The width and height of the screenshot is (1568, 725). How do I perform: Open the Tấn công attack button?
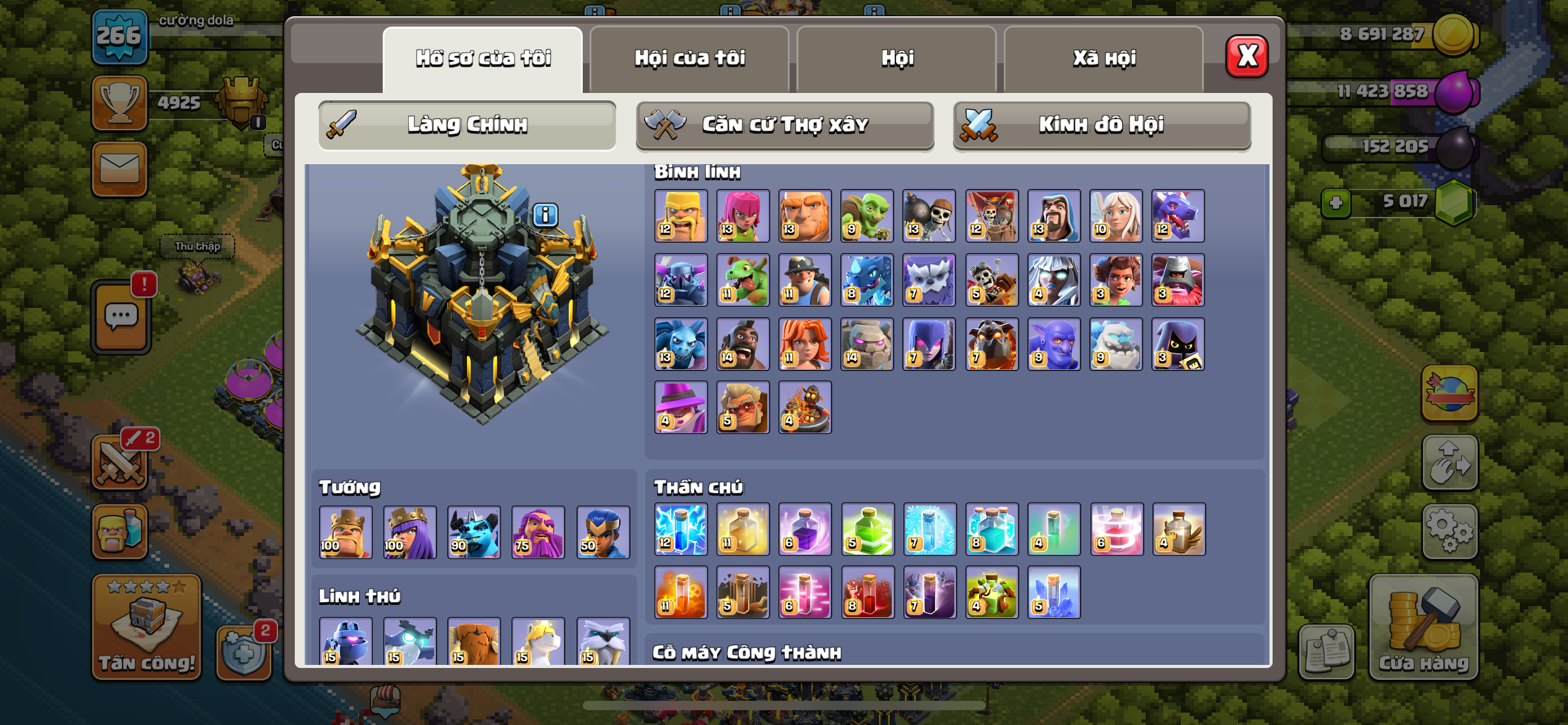pos(147,627)
